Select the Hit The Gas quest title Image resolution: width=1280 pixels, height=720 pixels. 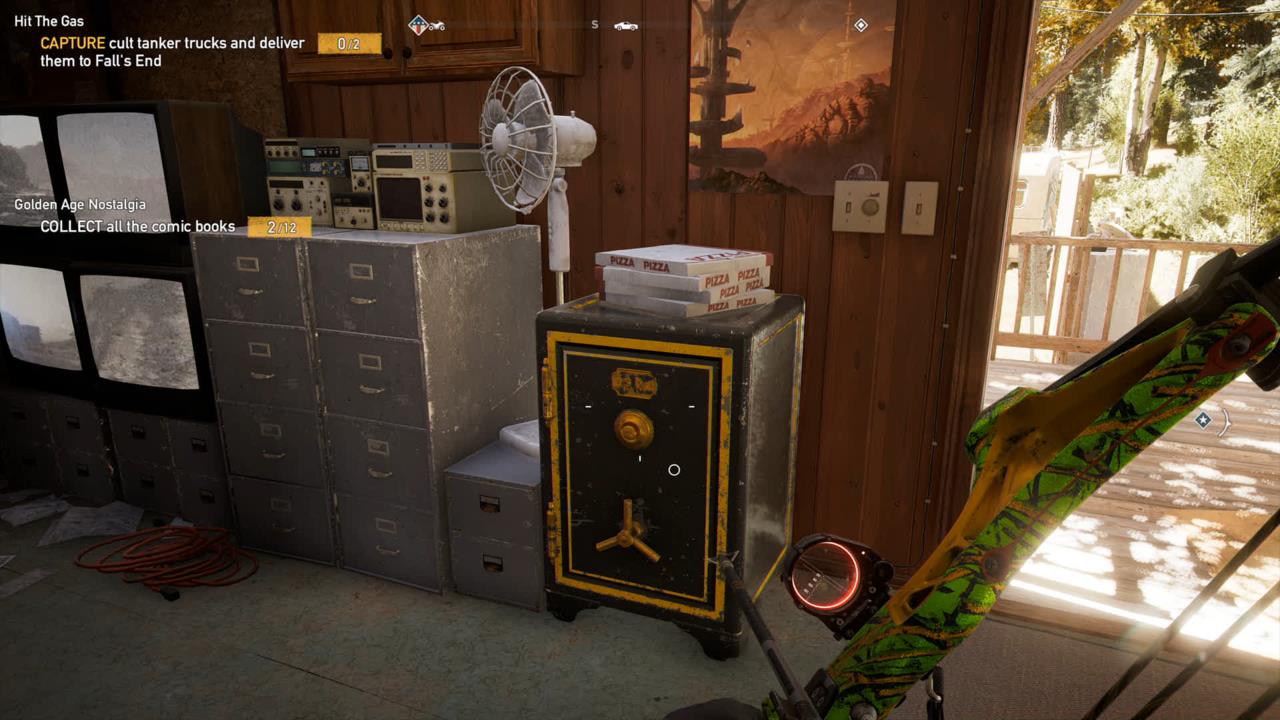point(47,20)
